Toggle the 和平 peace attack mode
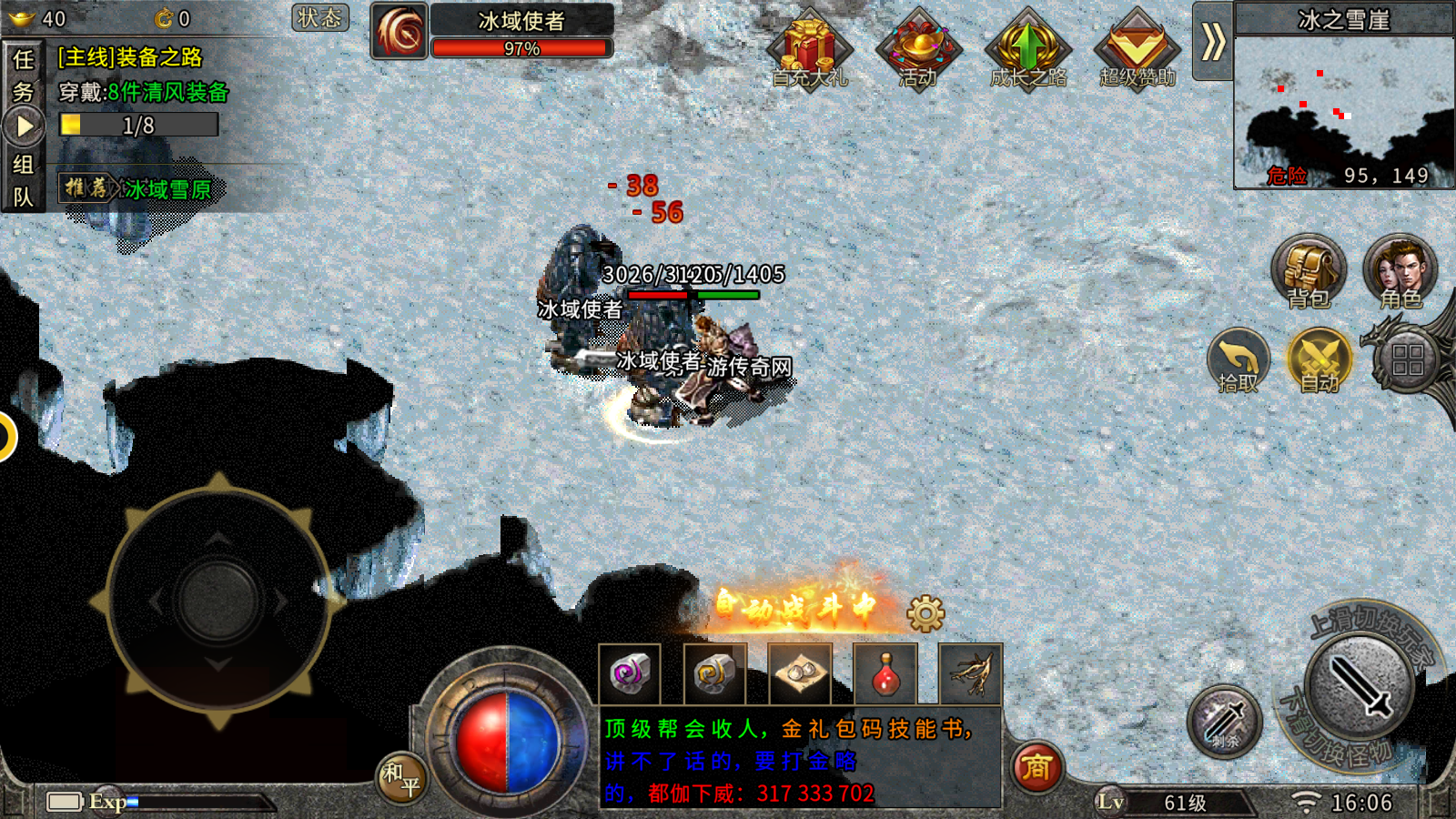Screen dimensions: 1456x819 click(x=401, y=778)
